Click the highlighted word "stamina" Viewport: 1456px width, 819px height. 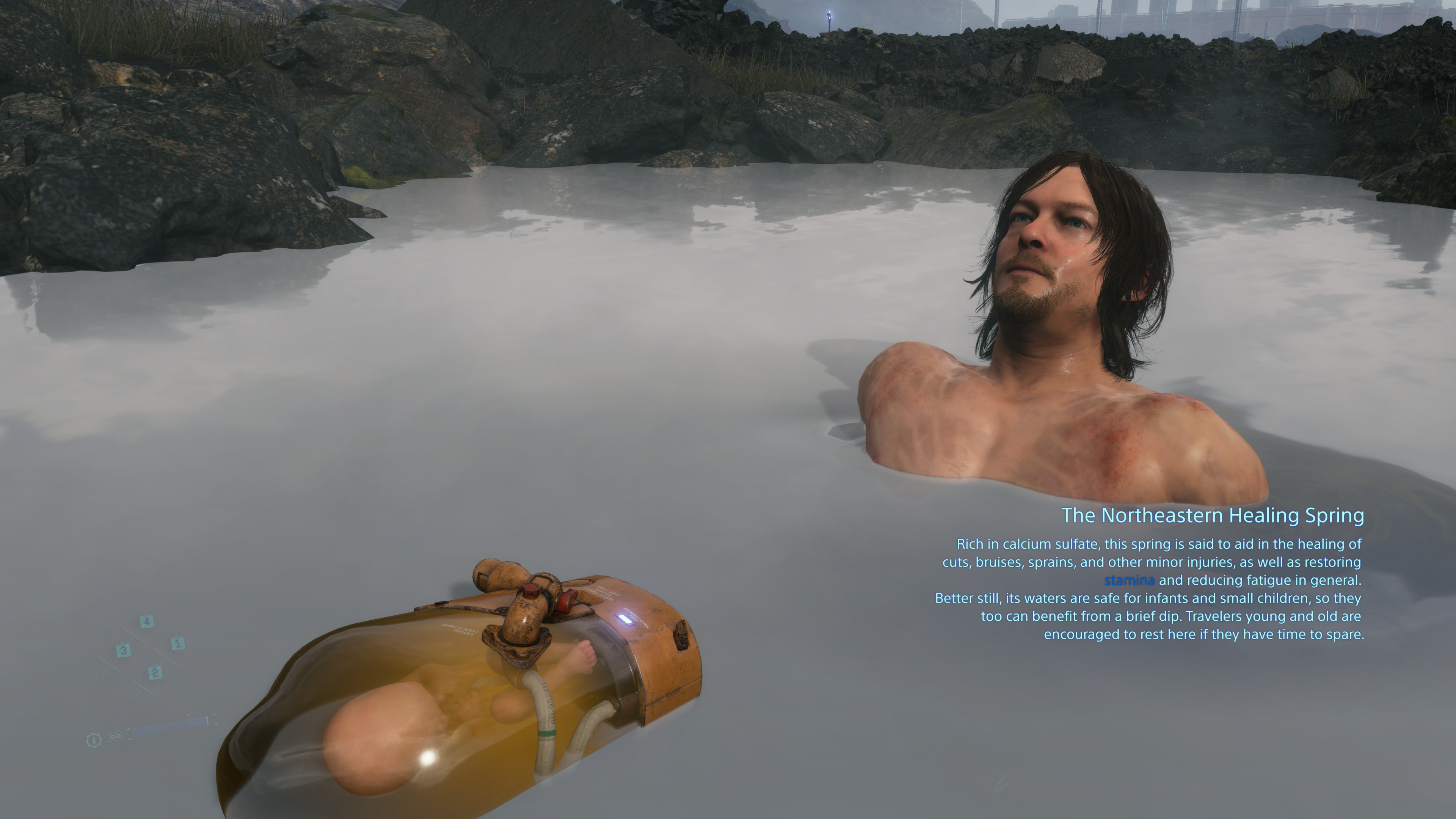[1129, 580]
